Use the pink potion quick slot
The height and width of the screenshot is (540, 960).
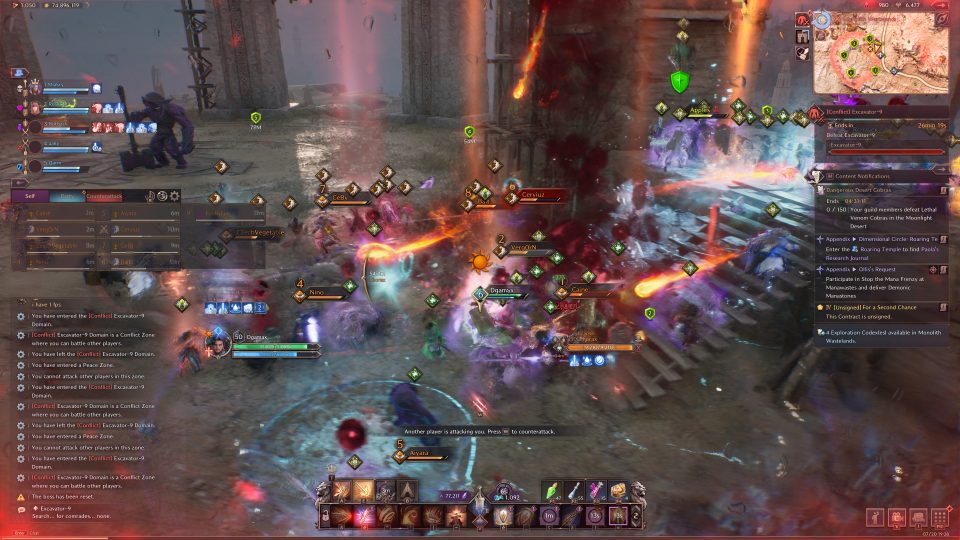597,490
